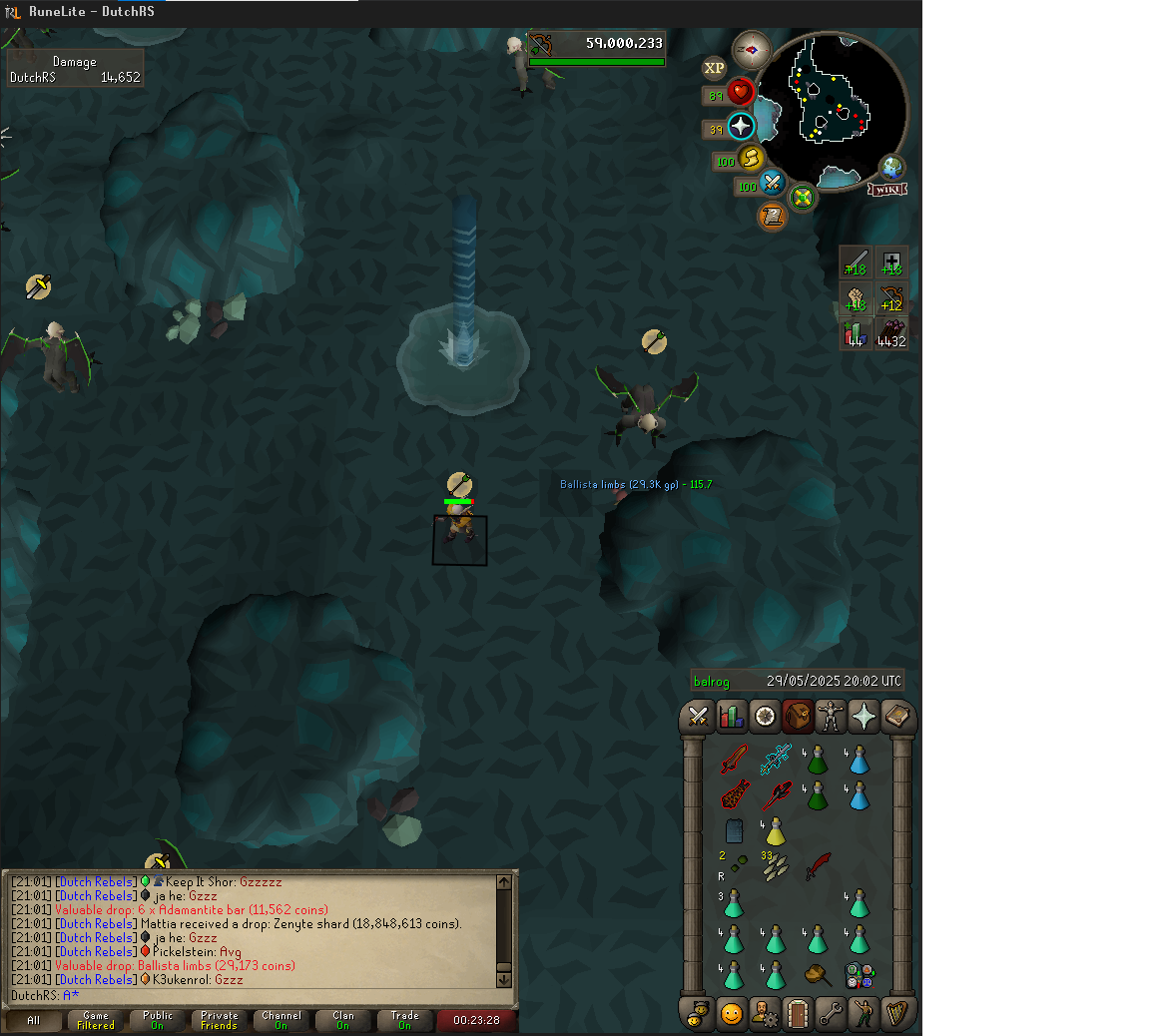Open the Spellbook tab

pyautogui.click(x=898, y=717)
